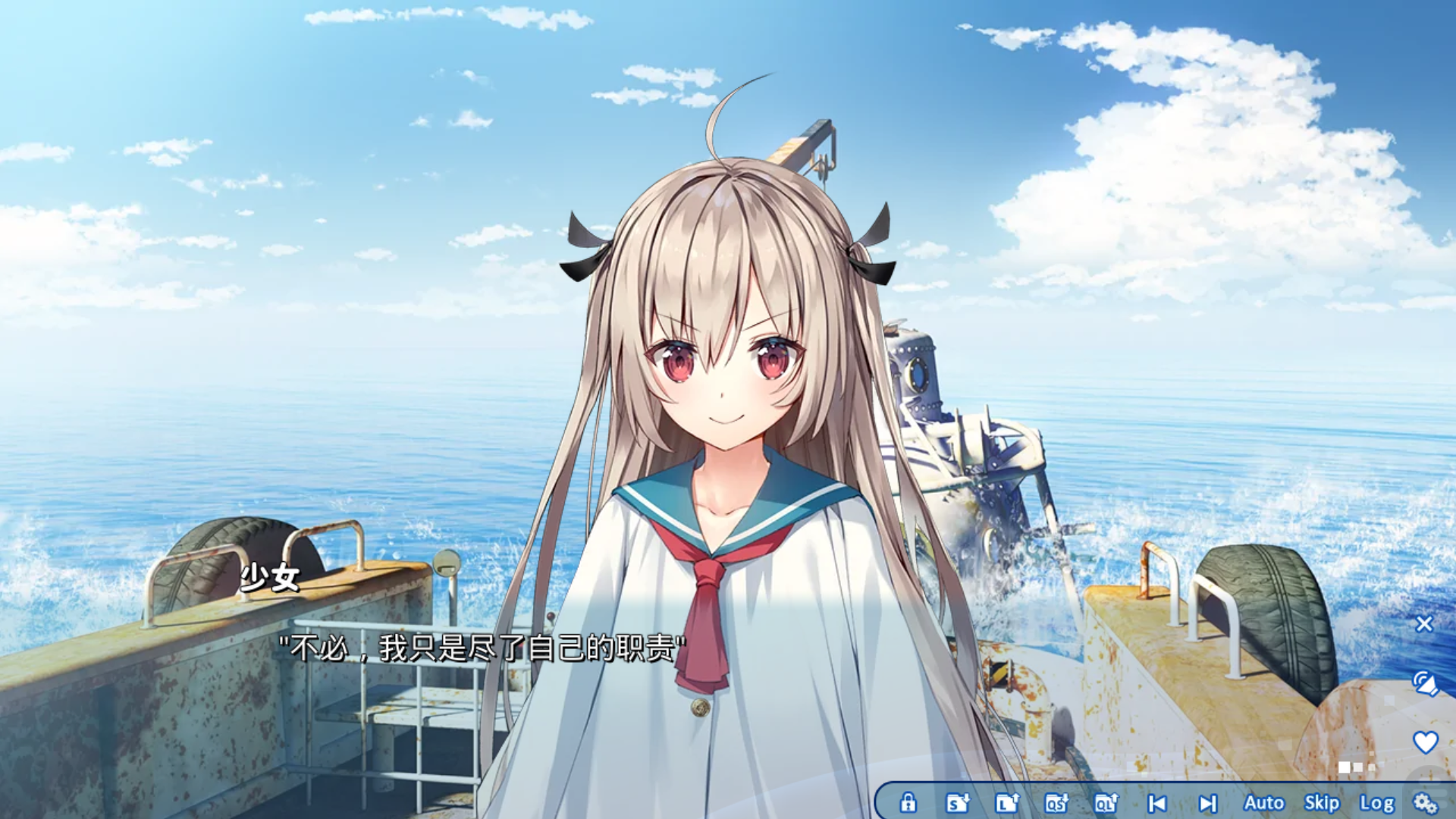Screen dimensions: 1456x819
Task: Jump back to previous scene
Action: point(1157,802)
